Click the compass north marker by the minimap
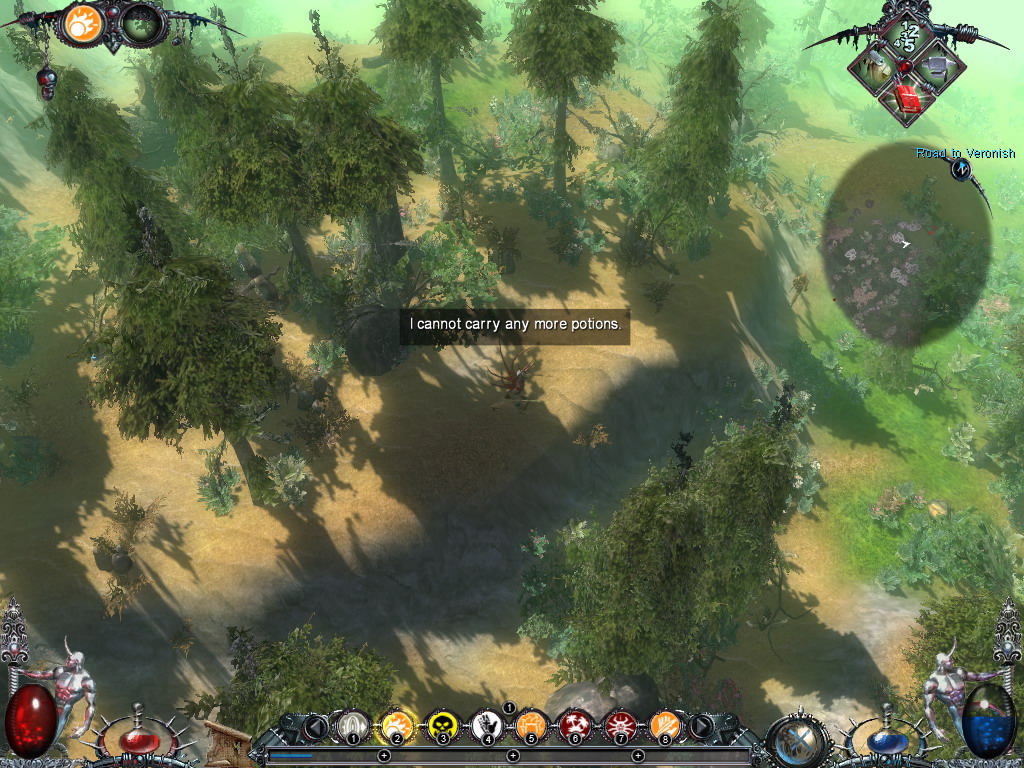The image size is (1024, 768). pos(962,170)
